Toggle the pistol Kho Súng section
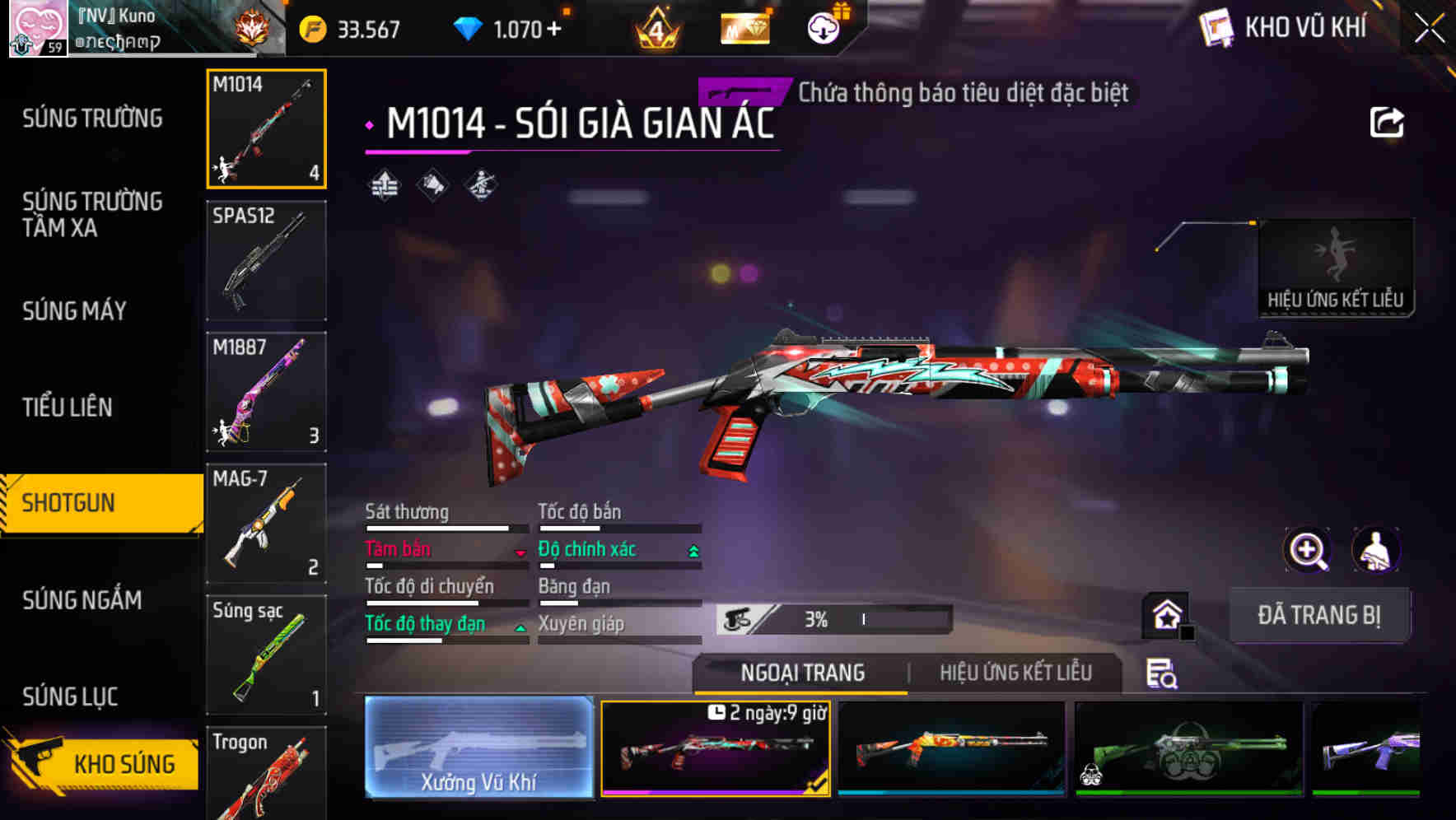 click(99, 762)
